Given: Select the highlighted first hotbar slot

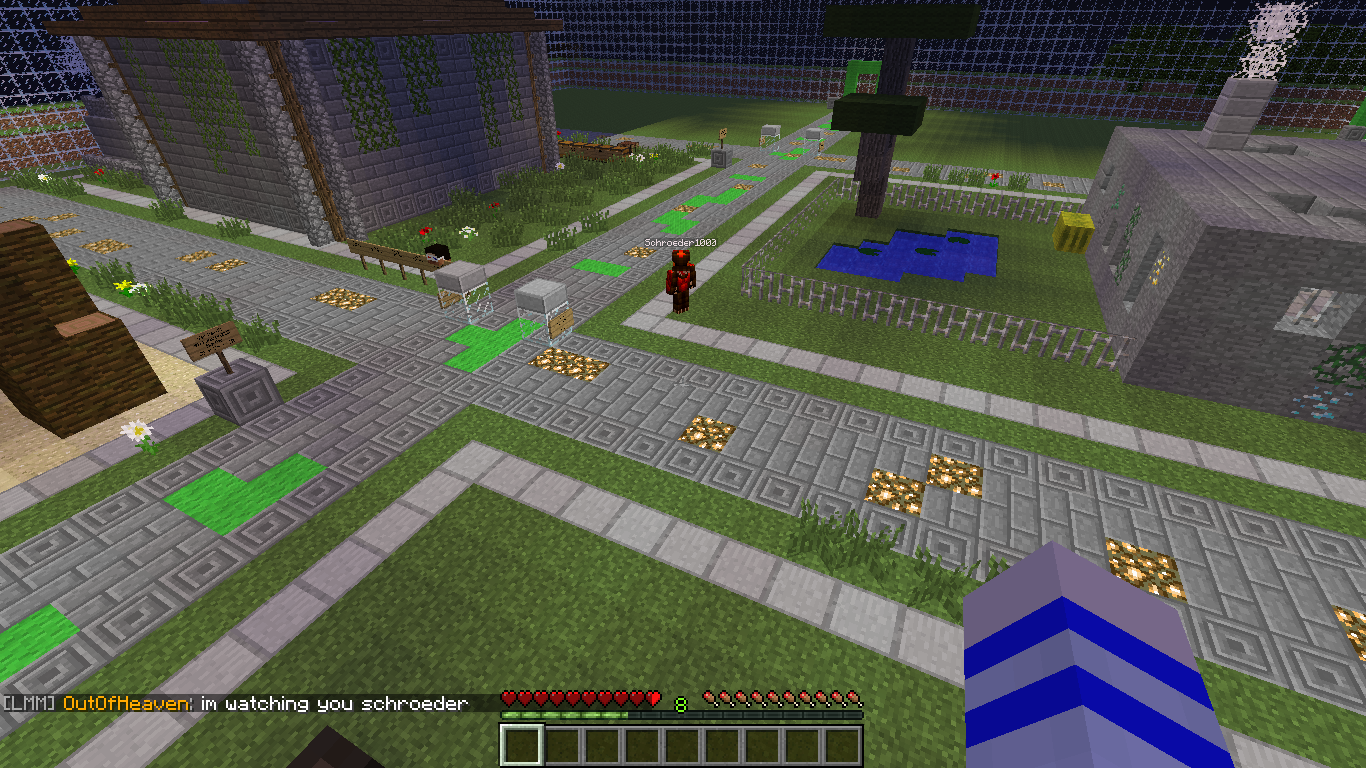Looking at the screenshot, I should point(521,746).
